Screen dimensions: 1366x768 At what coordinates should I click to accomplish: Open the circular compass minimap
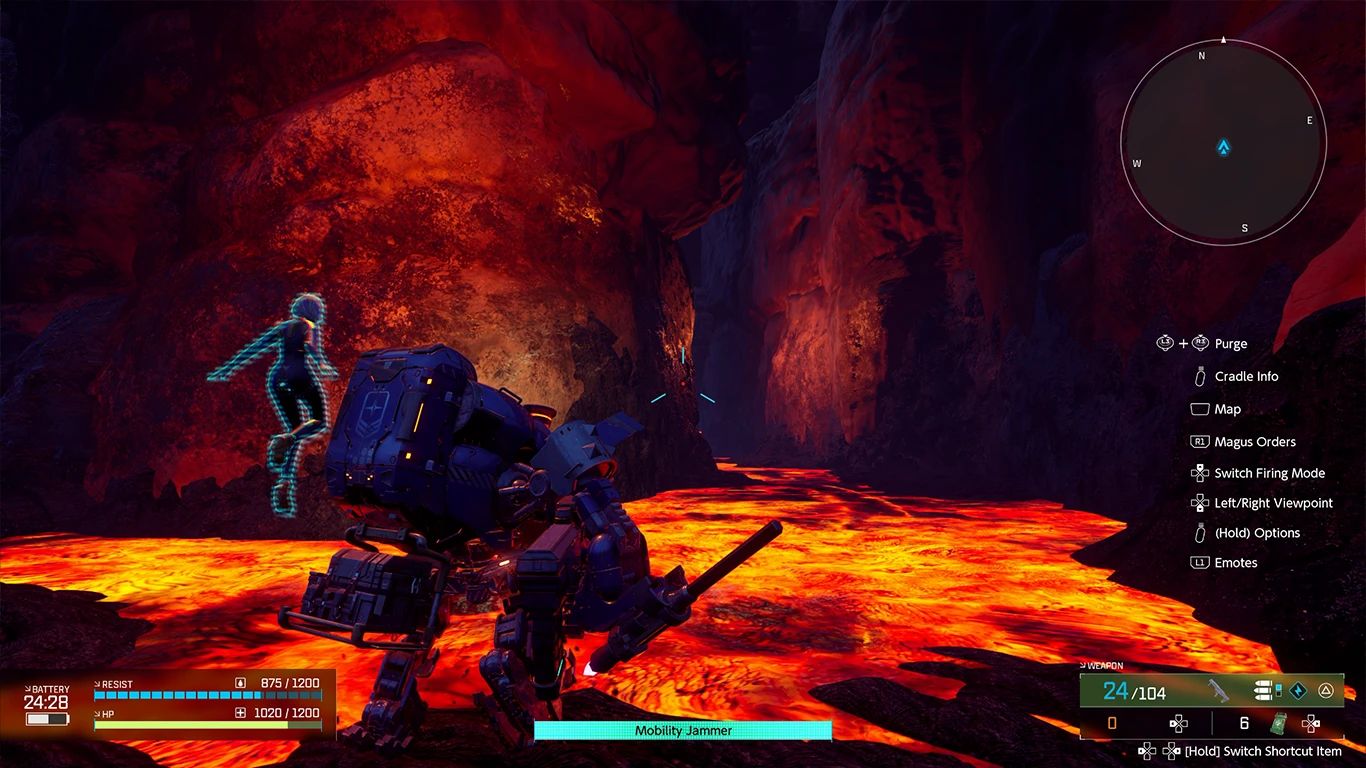pyautogui.click(x=1223, y=145)
